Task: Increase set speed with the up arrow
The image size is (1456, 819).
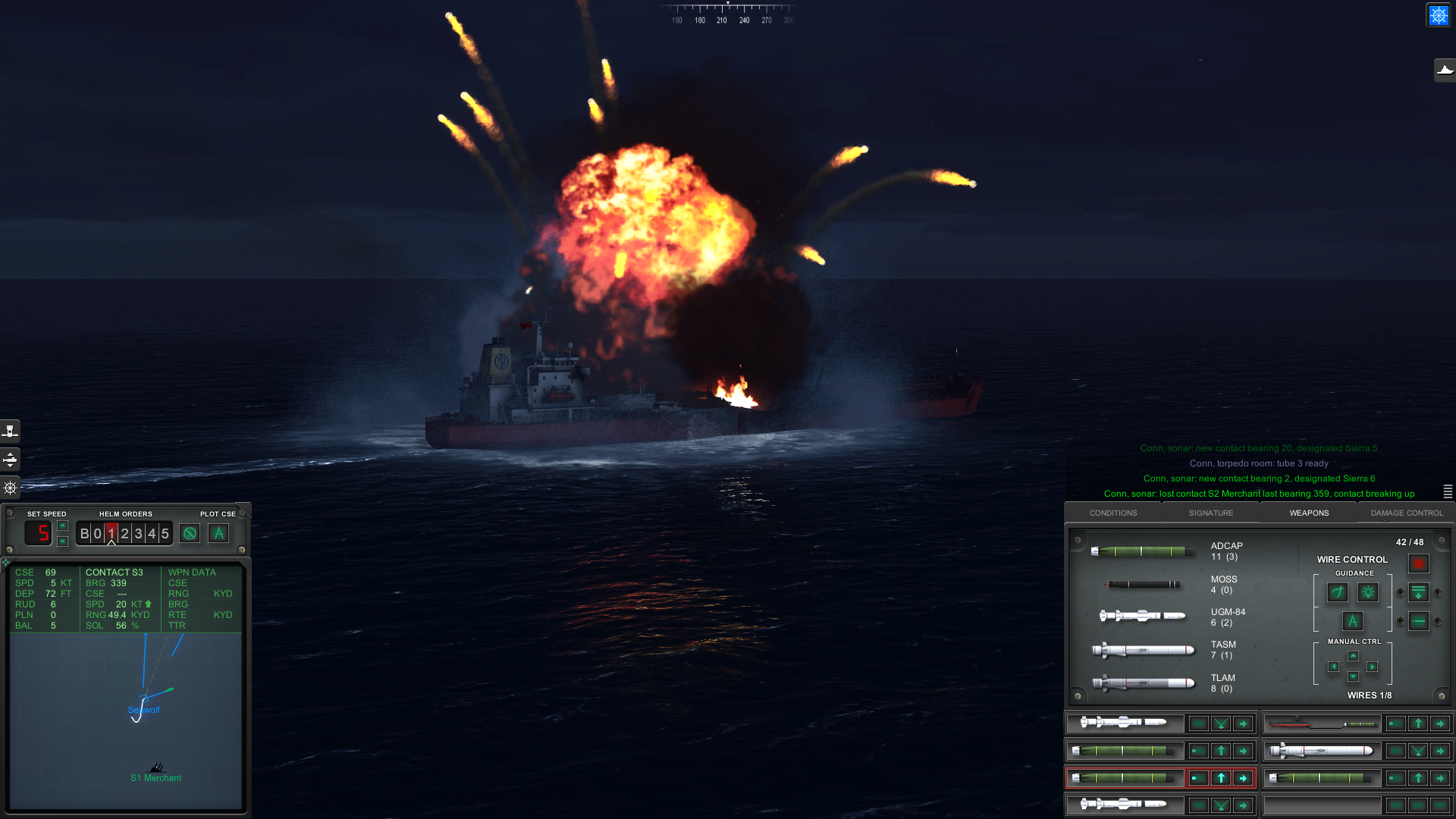Action: click(63, 526)
